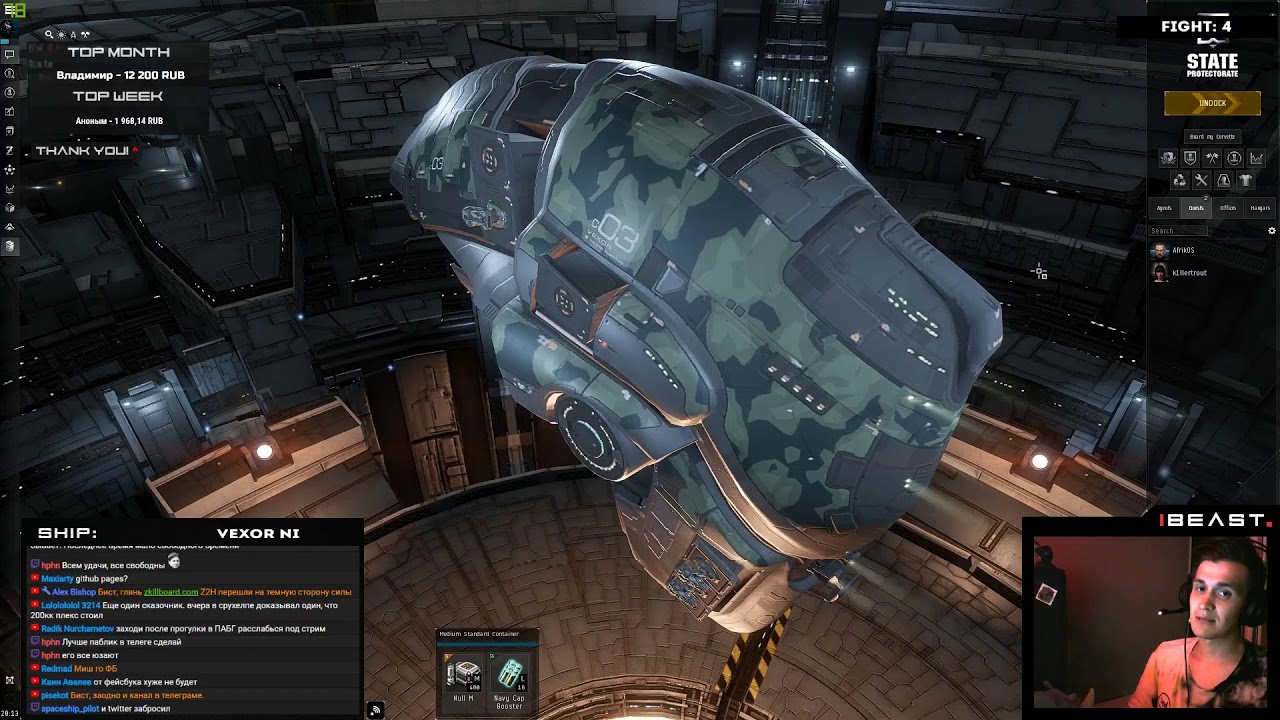This screenshot has width=1280, height=720.
Task: Click the yellow Undock button
Action: (x=1212, y=103)
